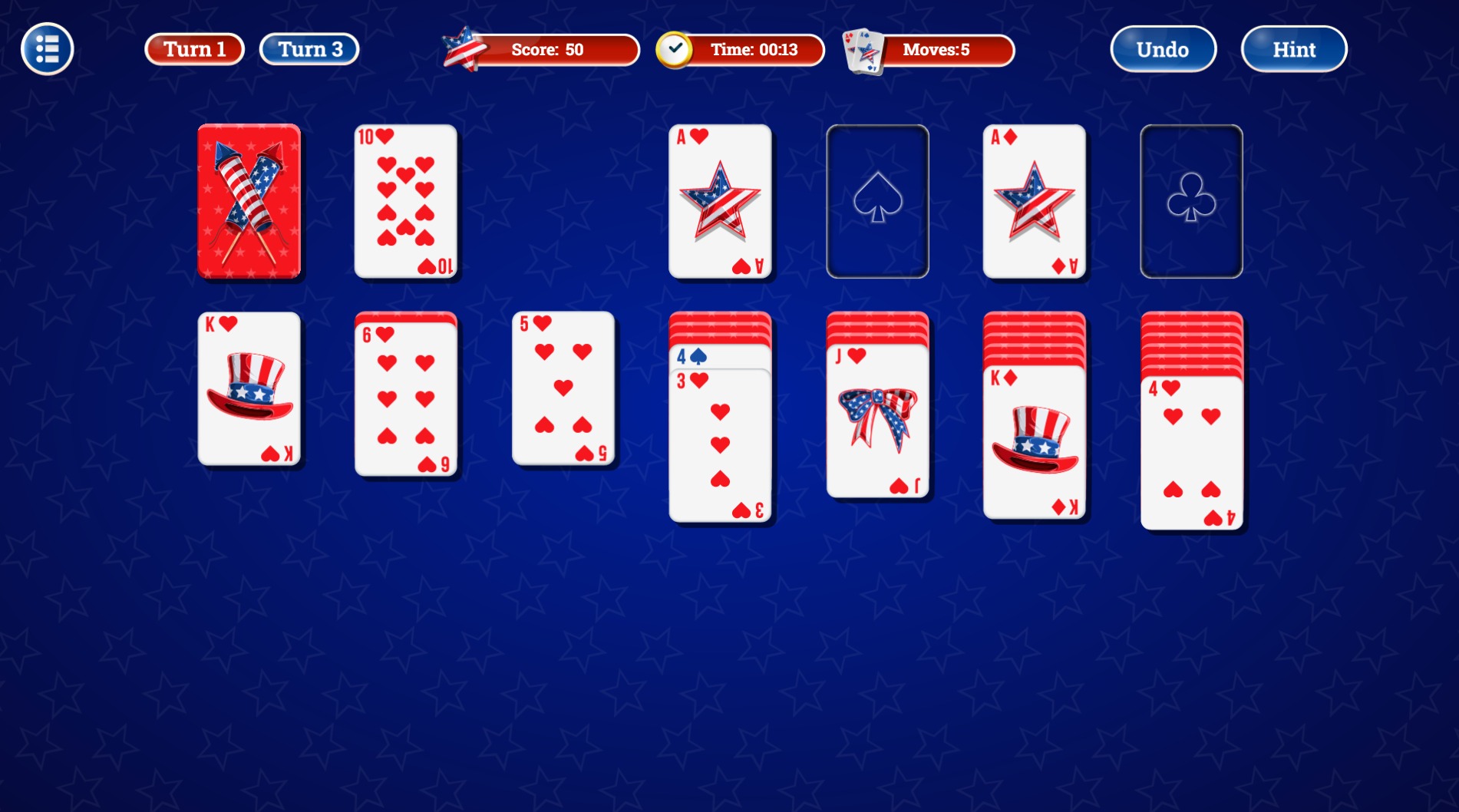
Task: Switch to Turn 3 draw mode
Action: (308, 48)
